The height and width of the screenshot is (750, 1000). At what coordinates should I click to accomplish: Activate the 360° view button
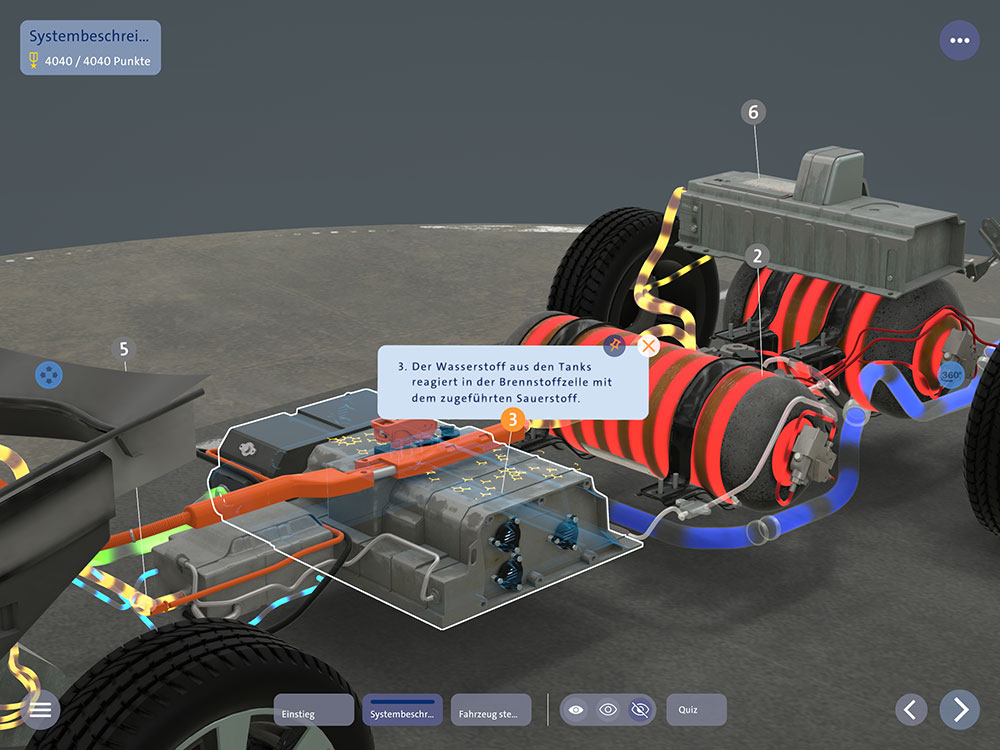(x=951, y=376)
